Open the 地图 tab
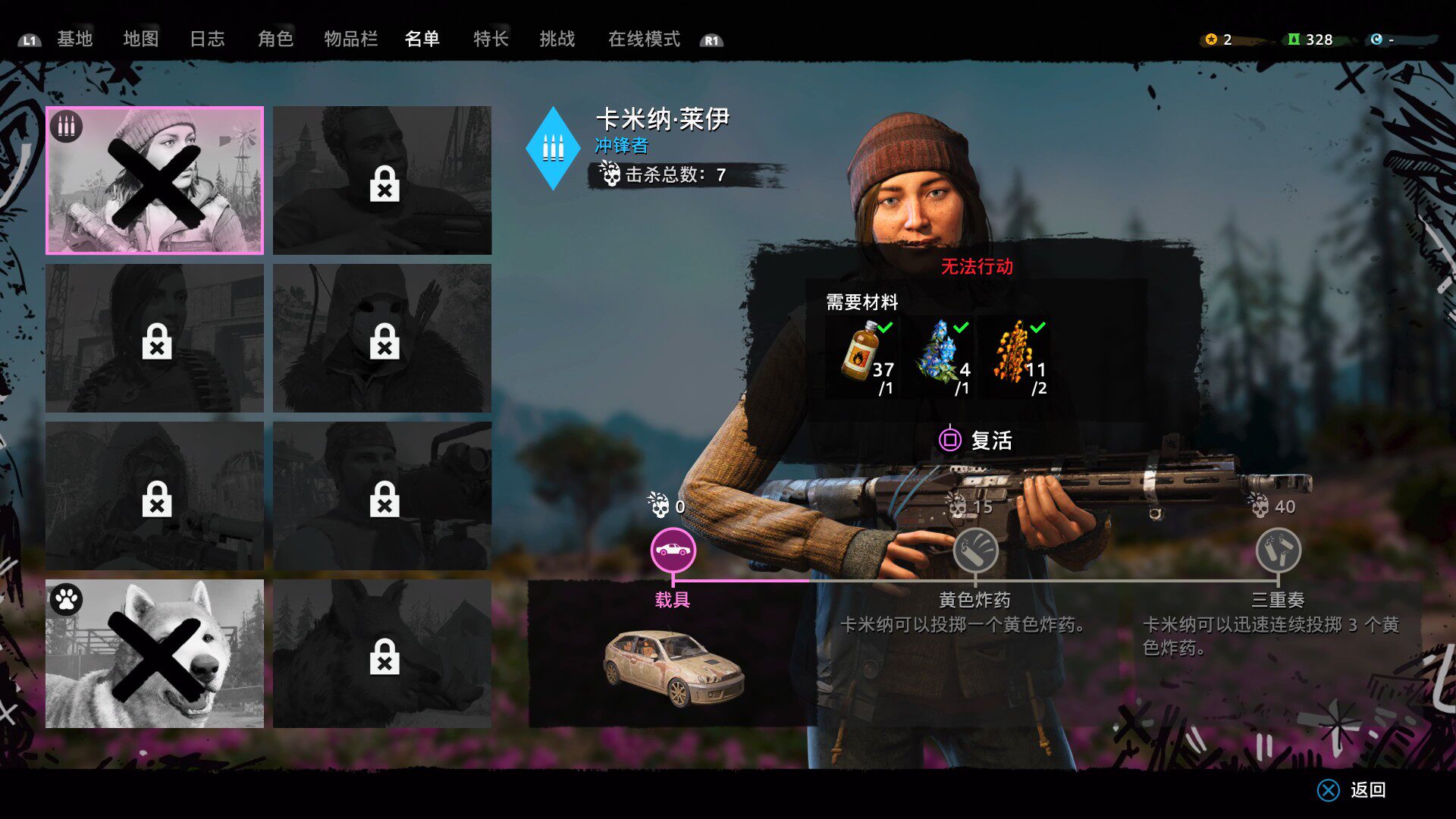Screen dimensions: 1456x819 (x=141, y=39)
